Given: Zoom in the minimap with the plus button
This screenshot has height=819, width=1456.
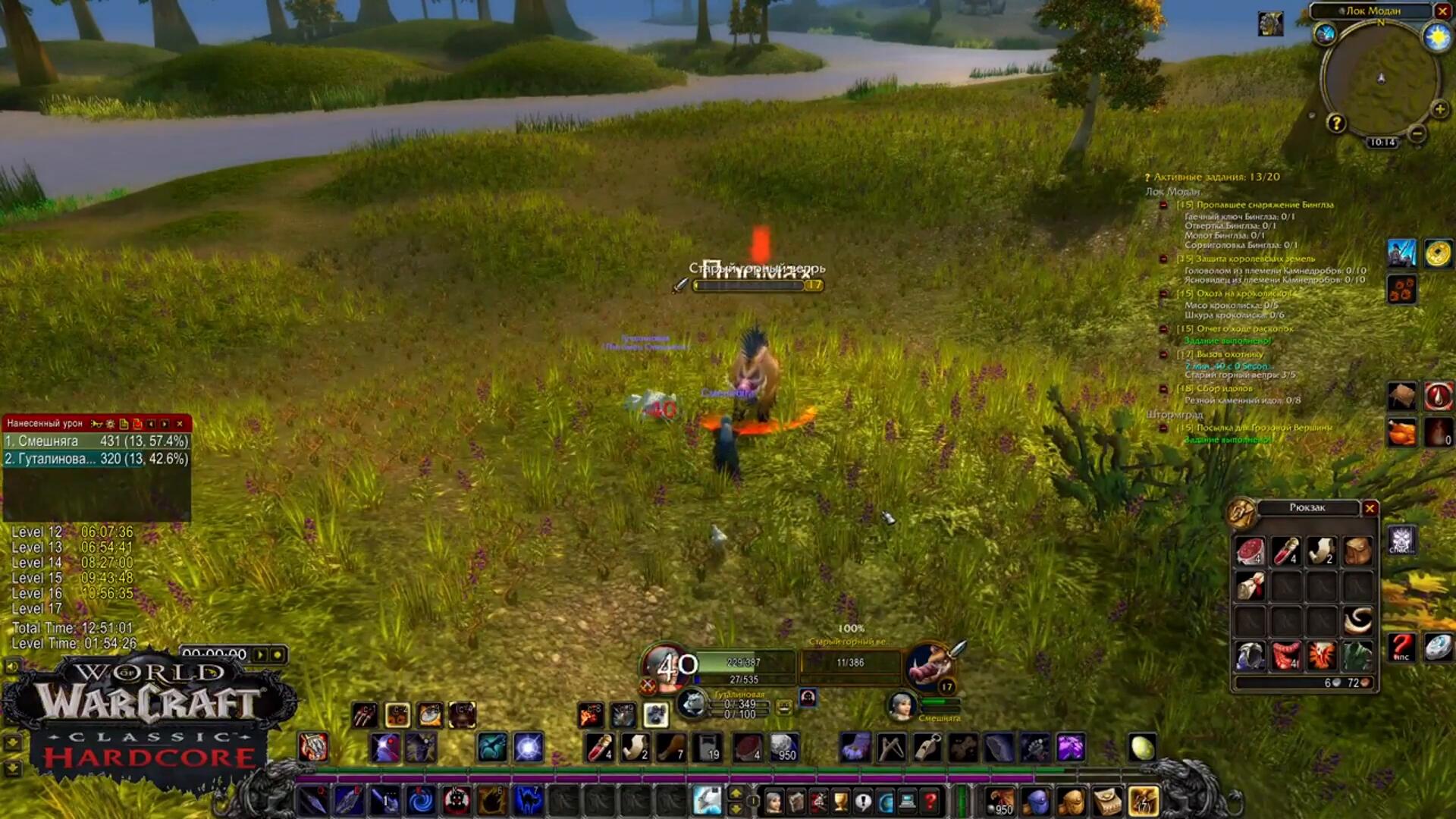Looking at the screenshot, I should click(x=1439, y=110).
